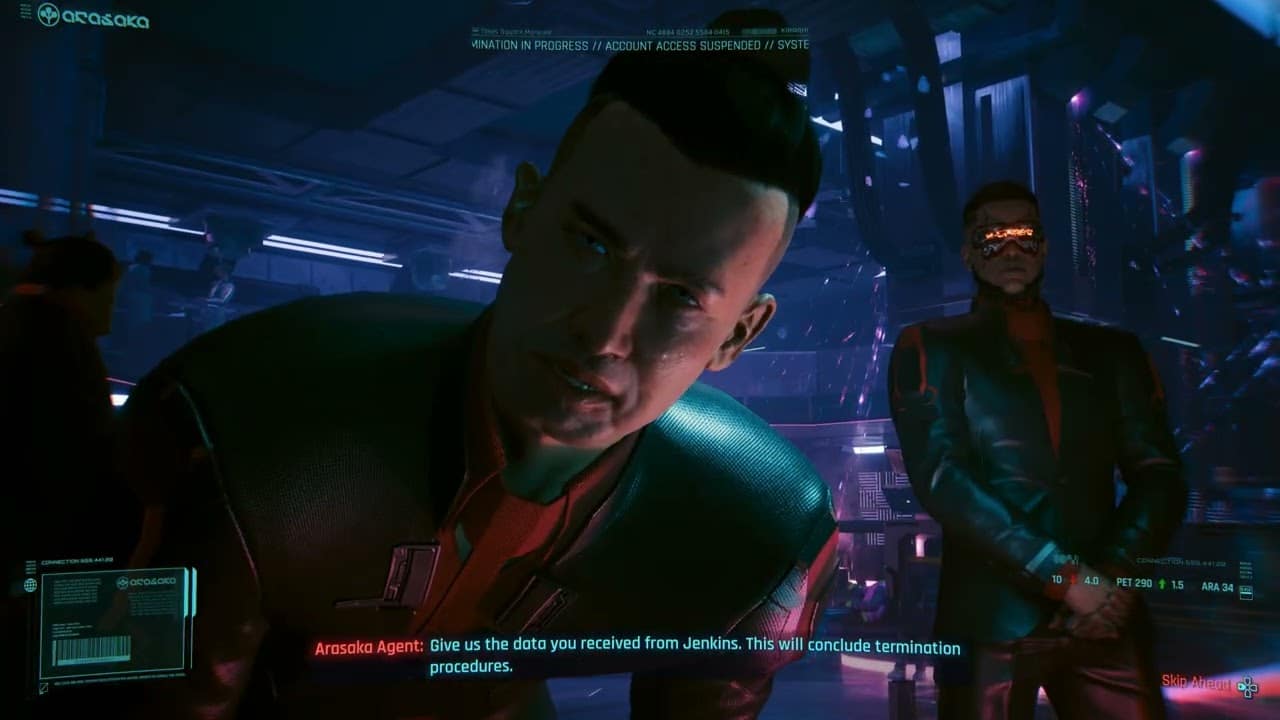Toggle the PET 290 stock ticker entry

[1133, 582]
